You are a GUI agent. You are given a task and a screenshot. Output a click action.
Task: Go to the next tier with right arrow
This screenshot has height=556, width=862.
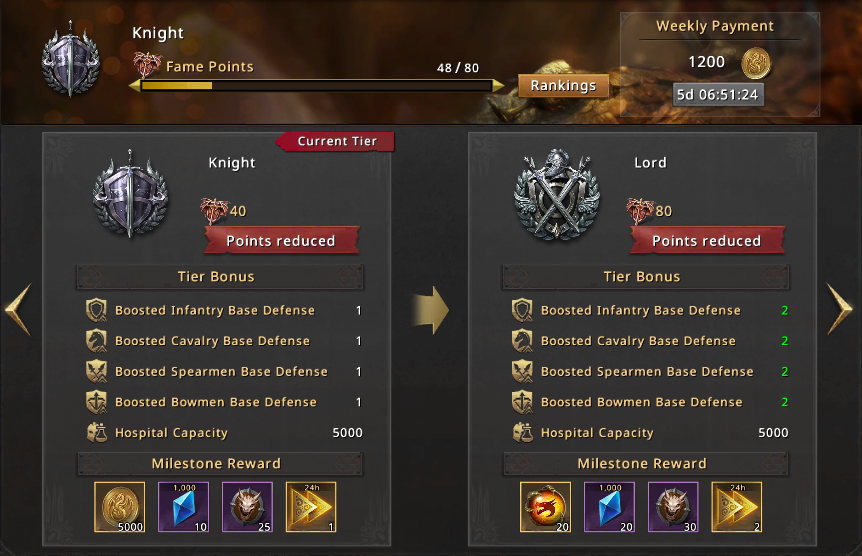pos(841,310)
